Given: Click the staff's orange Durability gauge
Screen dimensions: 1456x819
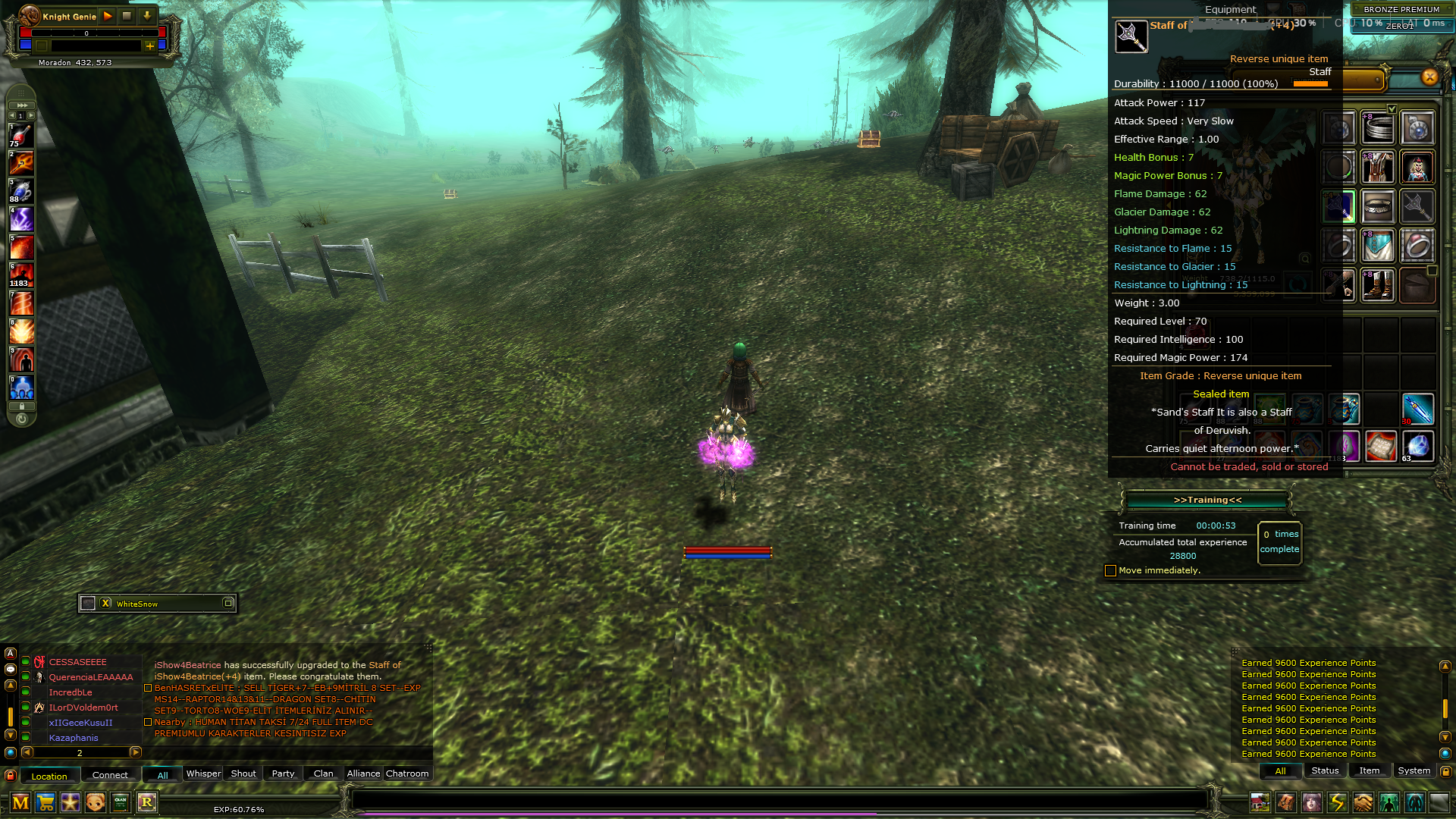Looking at the screenshot, I should point(1311,83).
